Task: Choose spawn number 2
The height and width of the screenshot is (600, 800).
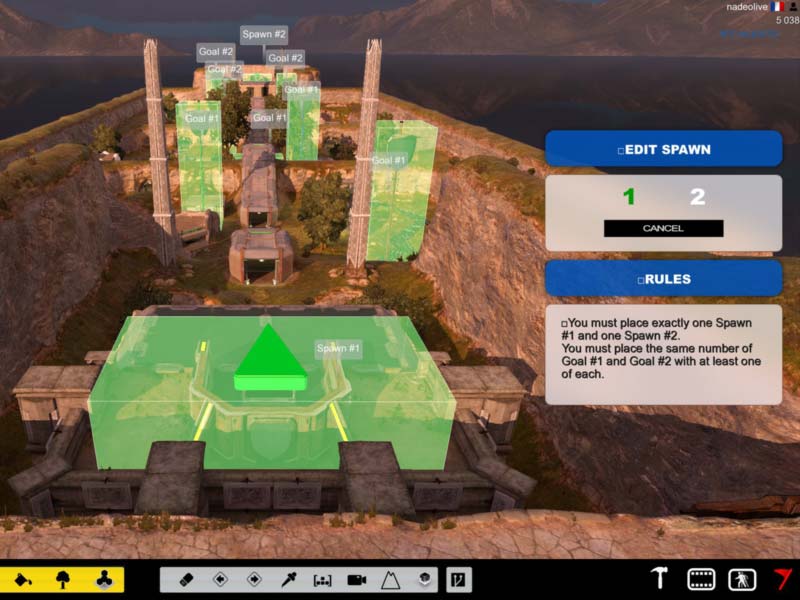Action: [x=697, y=197]
